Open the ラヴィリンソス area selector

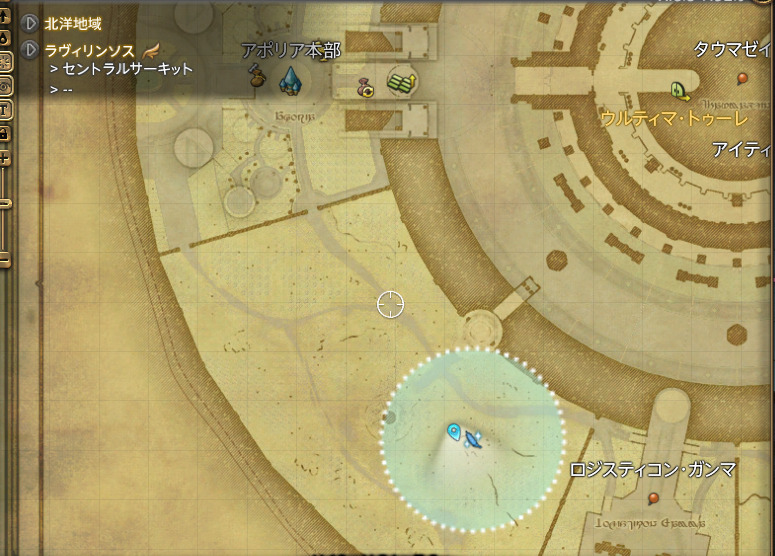[31, 49]
